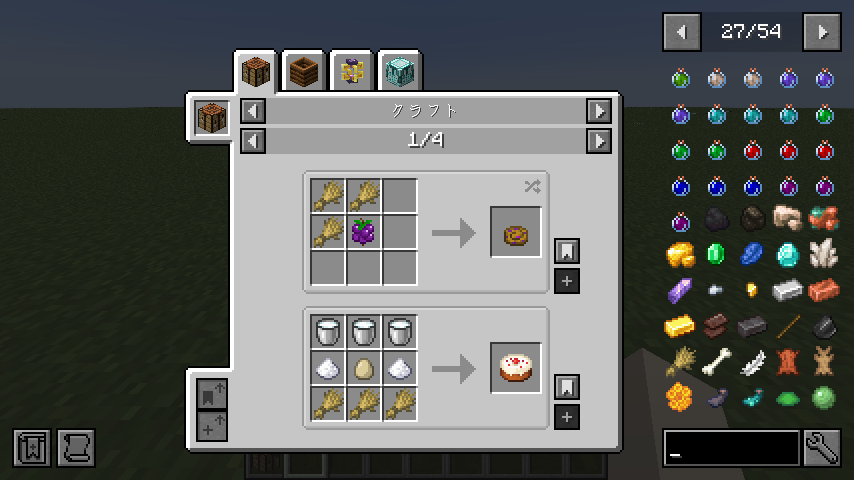Select the honeycomb in the item list
Image resolution: width=854 pixels, height=480 pixels.
point(681,398)
